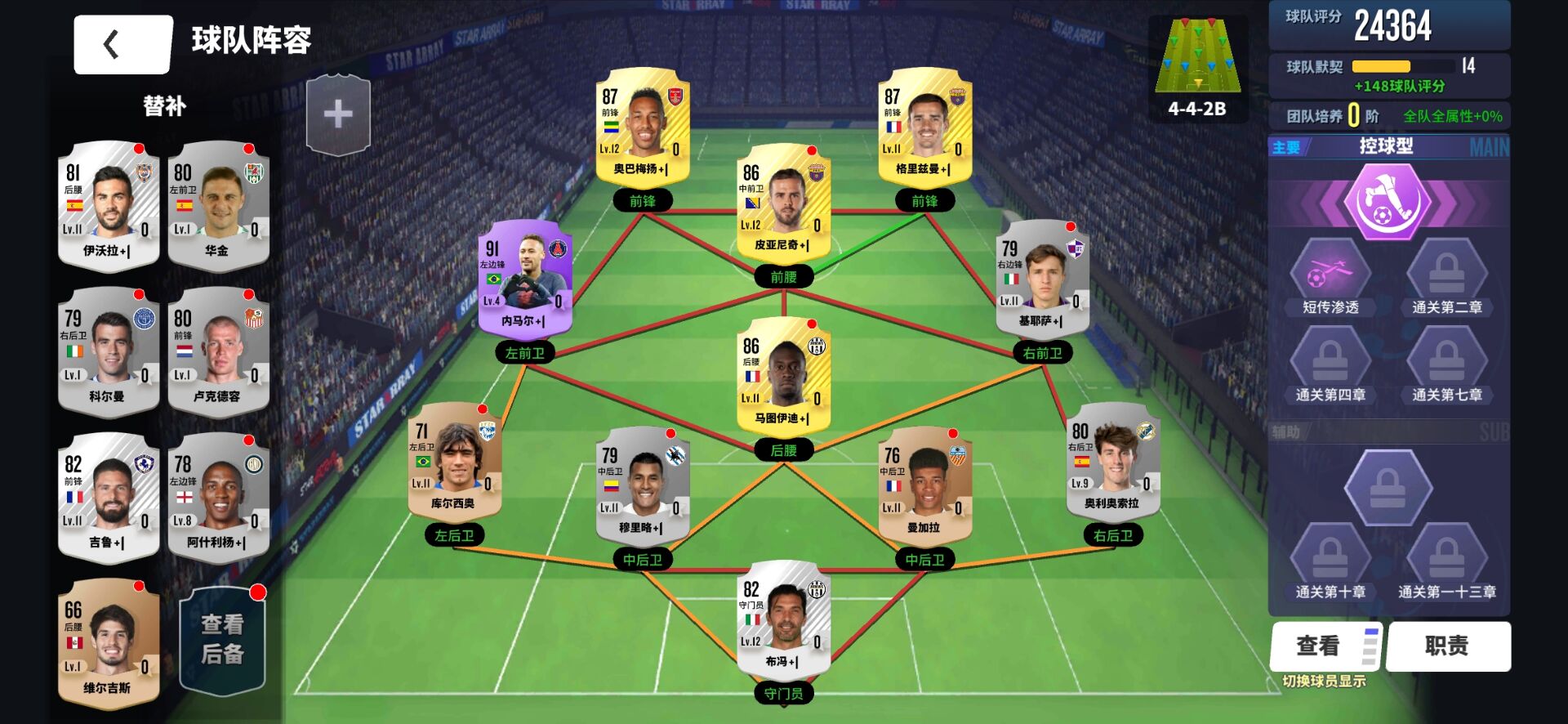
Task: Go back using the arrow button
Action: coord(122,45)
